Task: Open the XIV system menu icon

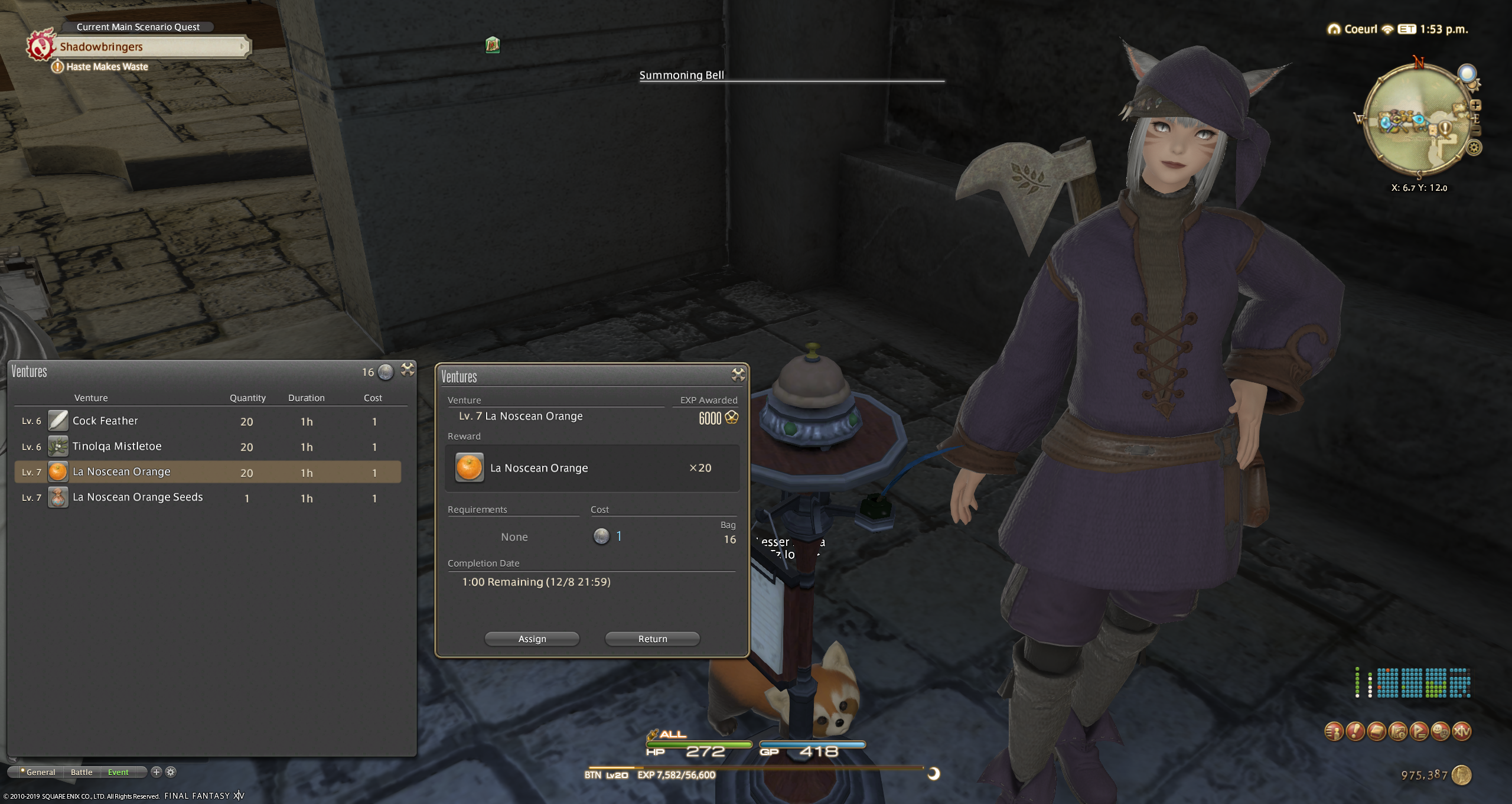Action: click(1461, 731)
